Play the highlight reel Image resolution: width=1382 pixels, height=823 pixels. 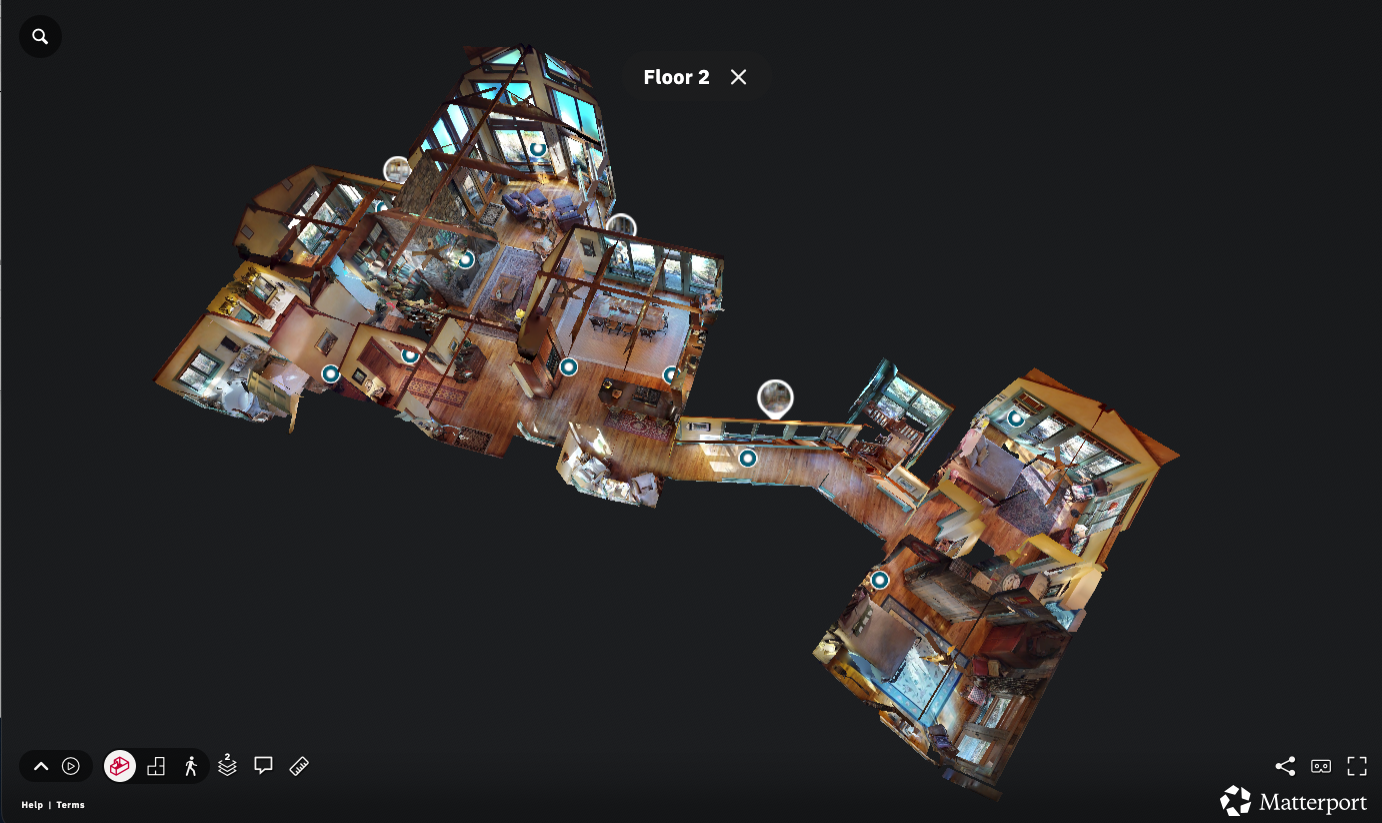pos(70,766)
